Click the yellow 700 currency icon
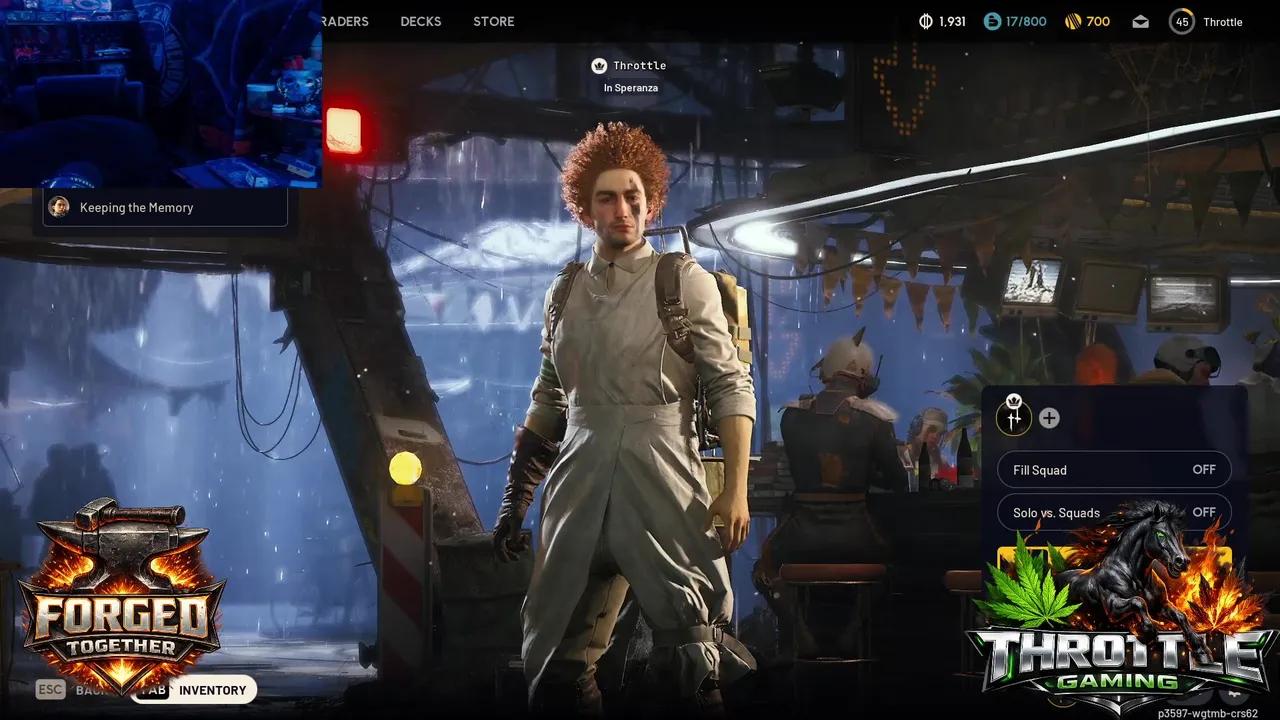Image resolution: width=1280 pixels, height=720 pixels. point(1071,20)
